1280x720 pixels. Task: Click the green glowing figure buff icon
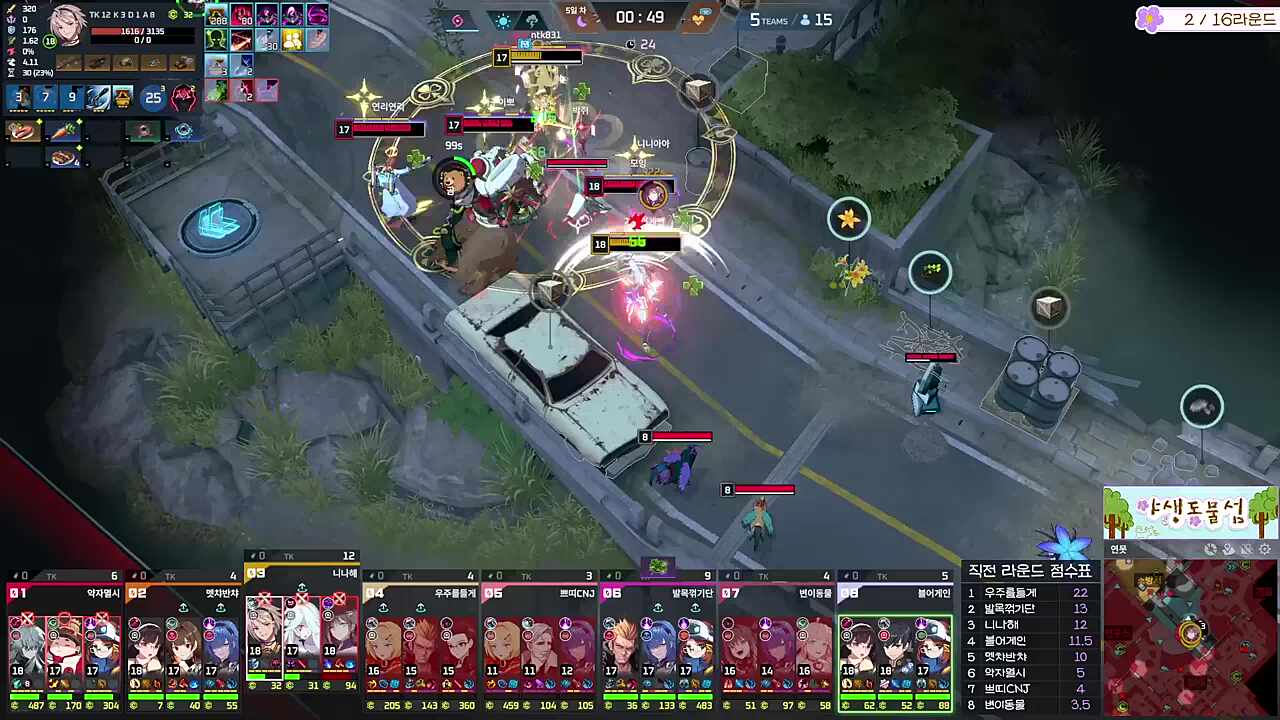click(x=216, y=39)
